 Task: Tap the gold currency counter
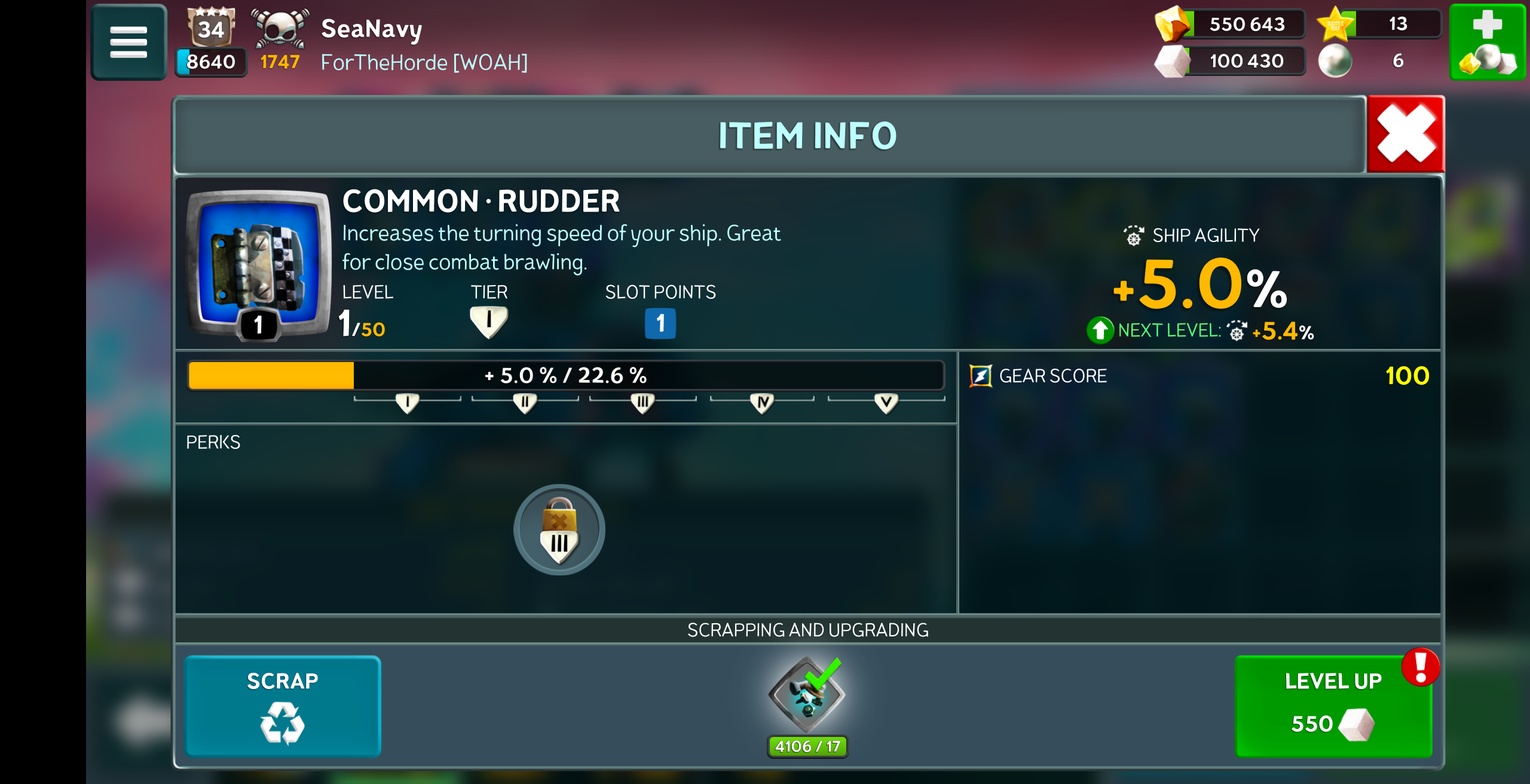pyautogui.click(x=1231, y=24)
